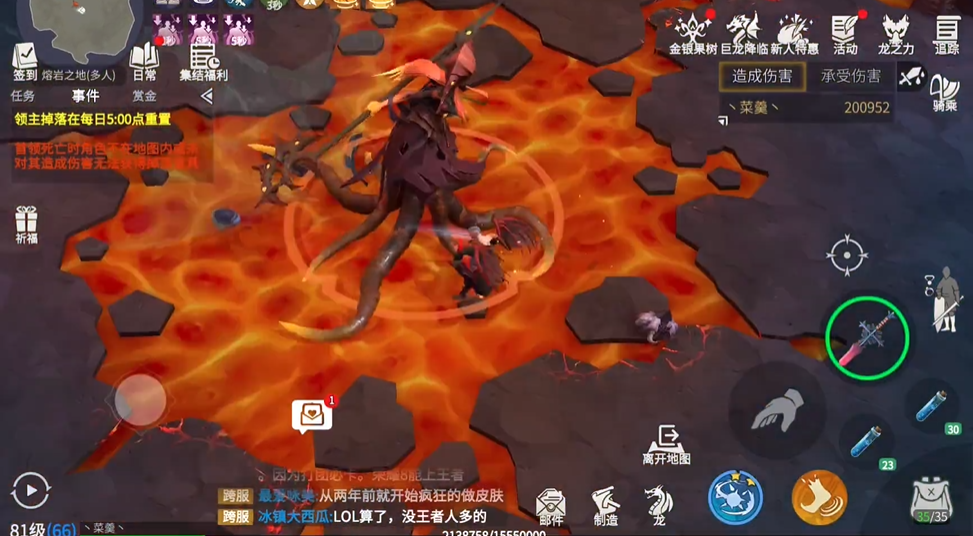This screenshot has width=973, height=536.
Task: Select the 承受伤害 damage taken tab
Action: 850,76
